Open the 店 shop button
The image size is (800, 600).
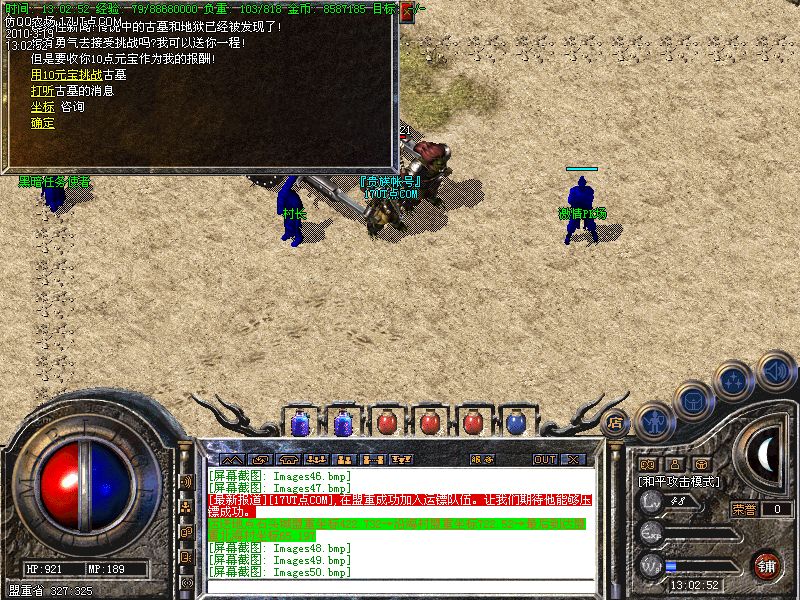(616, 423)
